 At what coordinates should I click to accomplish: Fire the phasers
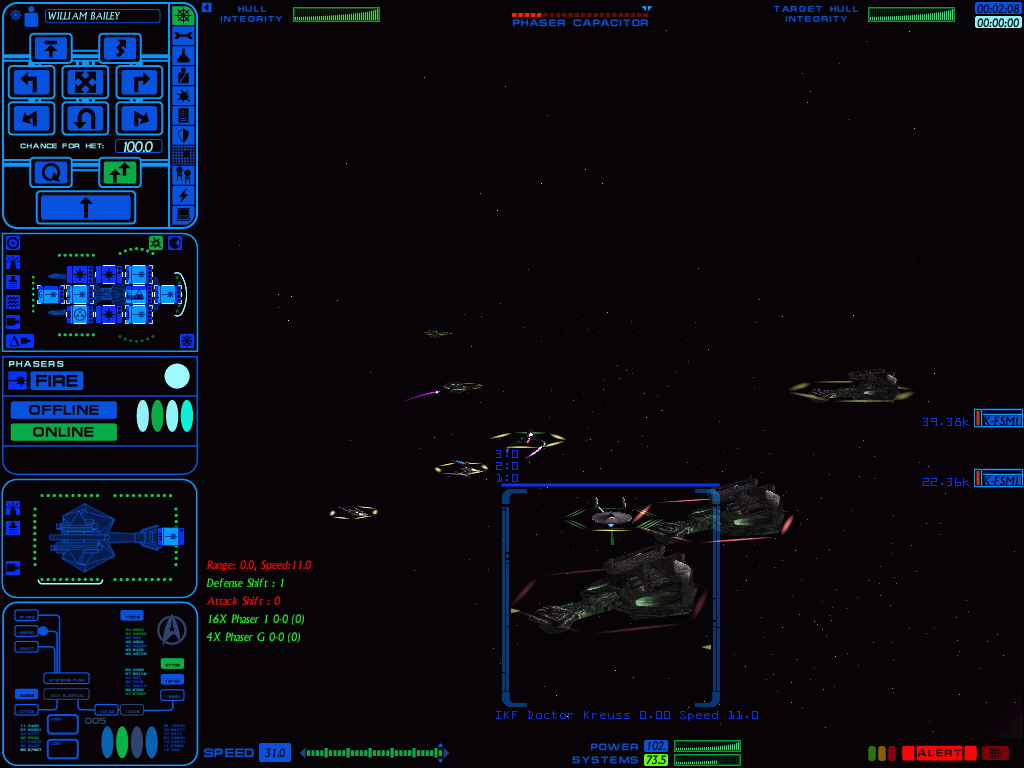[56, 381]
